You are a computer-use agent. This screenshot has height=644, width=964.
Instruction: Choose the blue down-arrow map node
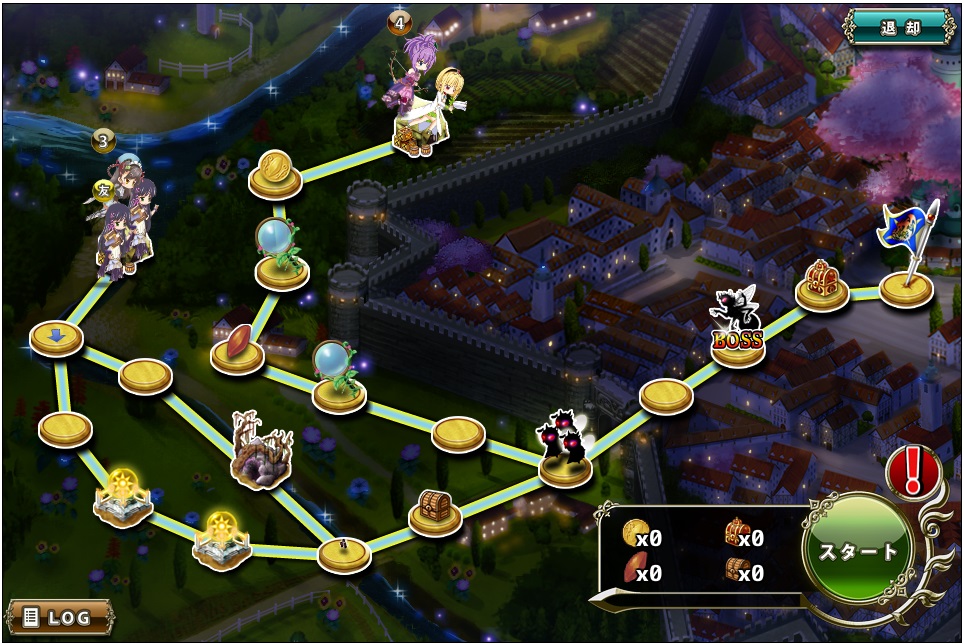[56, 338]
